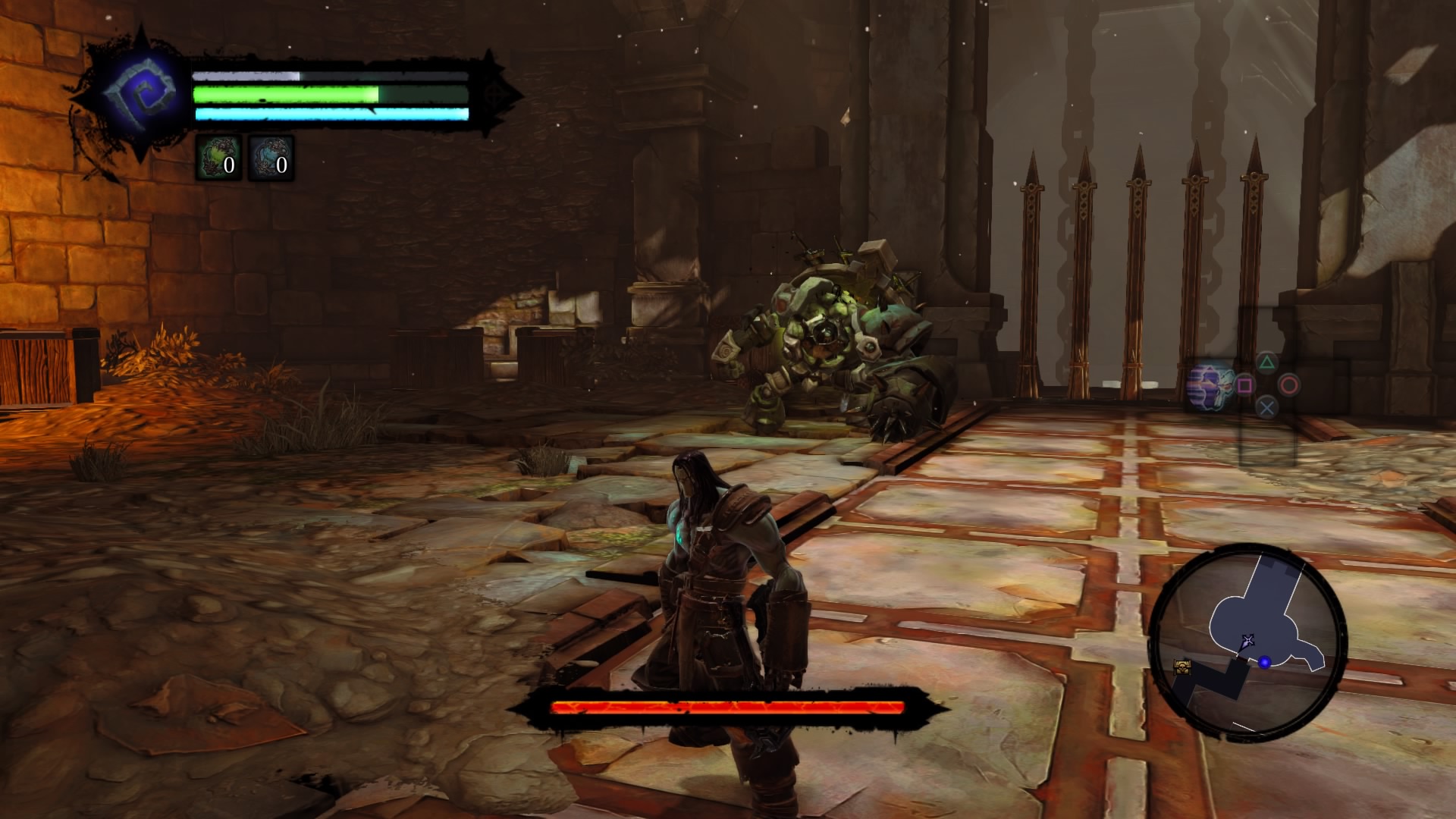
Task: Click the player arrow on the minimap
Action: coord(1247,642)
